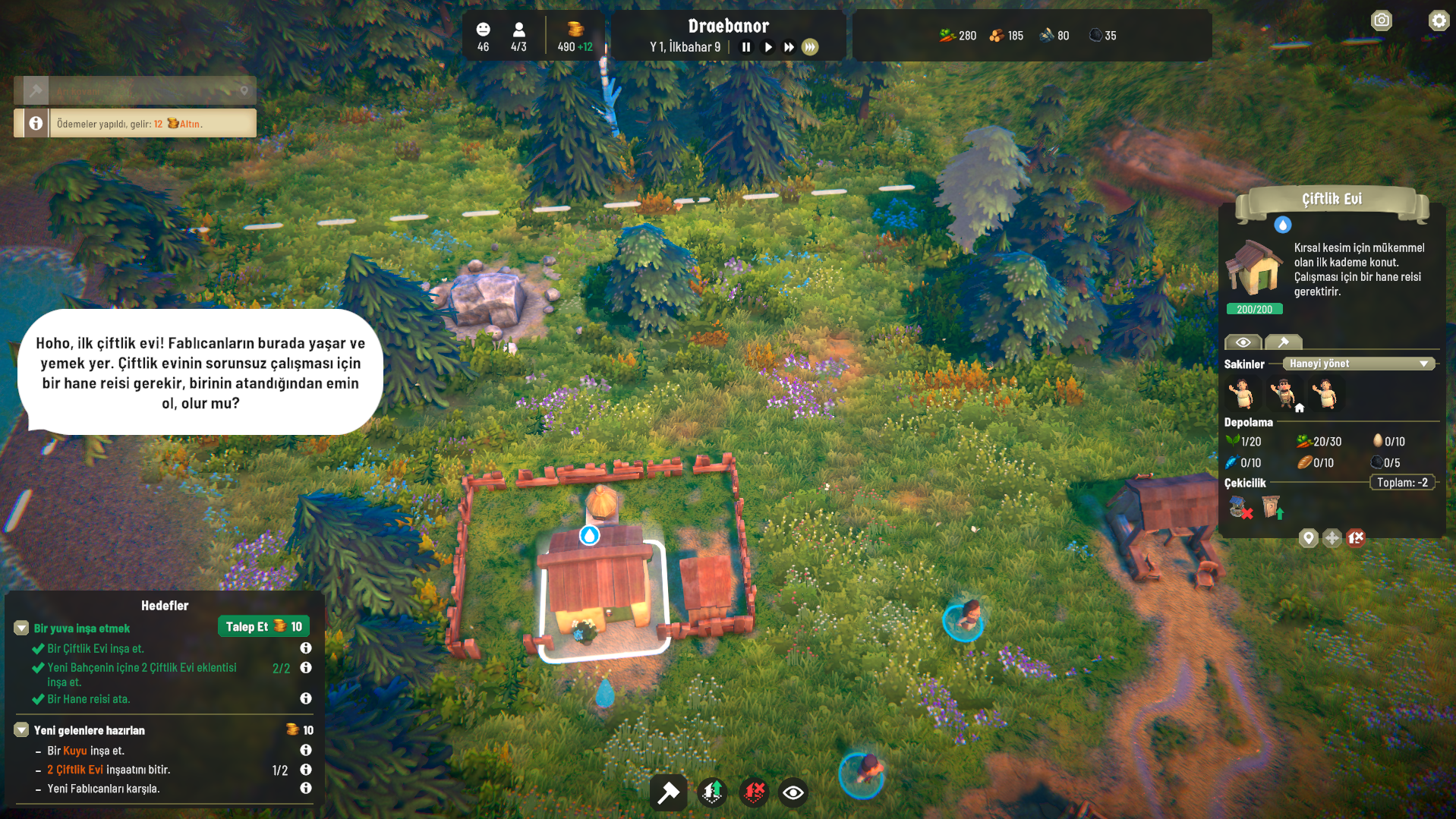Image resolution: width=1456 pixels, height=819 pixels.
Task: Open the settings gear menu
Action: click(x=1438, y=20)
